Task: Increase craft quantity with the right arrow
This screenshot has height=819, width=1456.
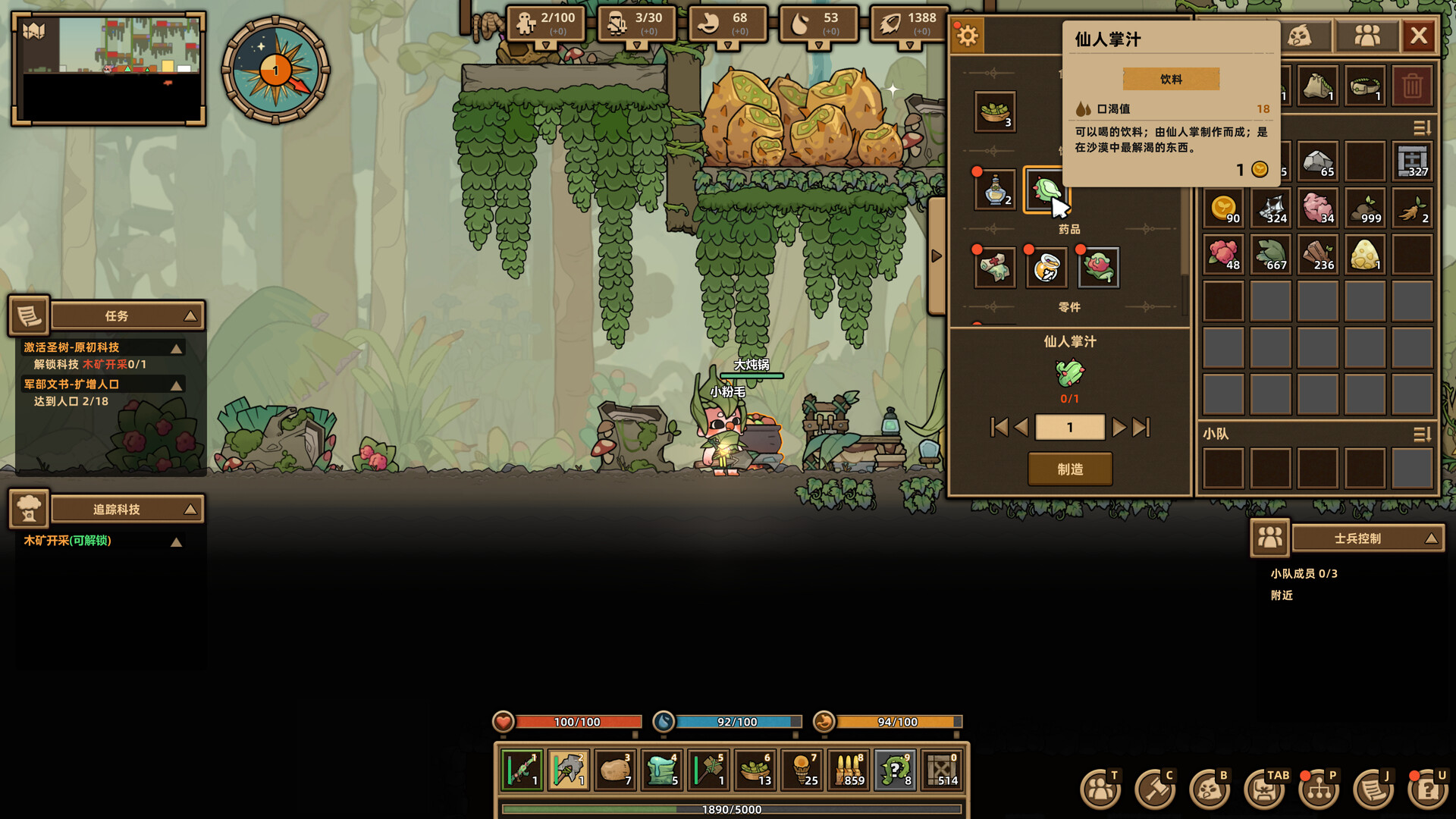Action: click(x=1120, y=427)
